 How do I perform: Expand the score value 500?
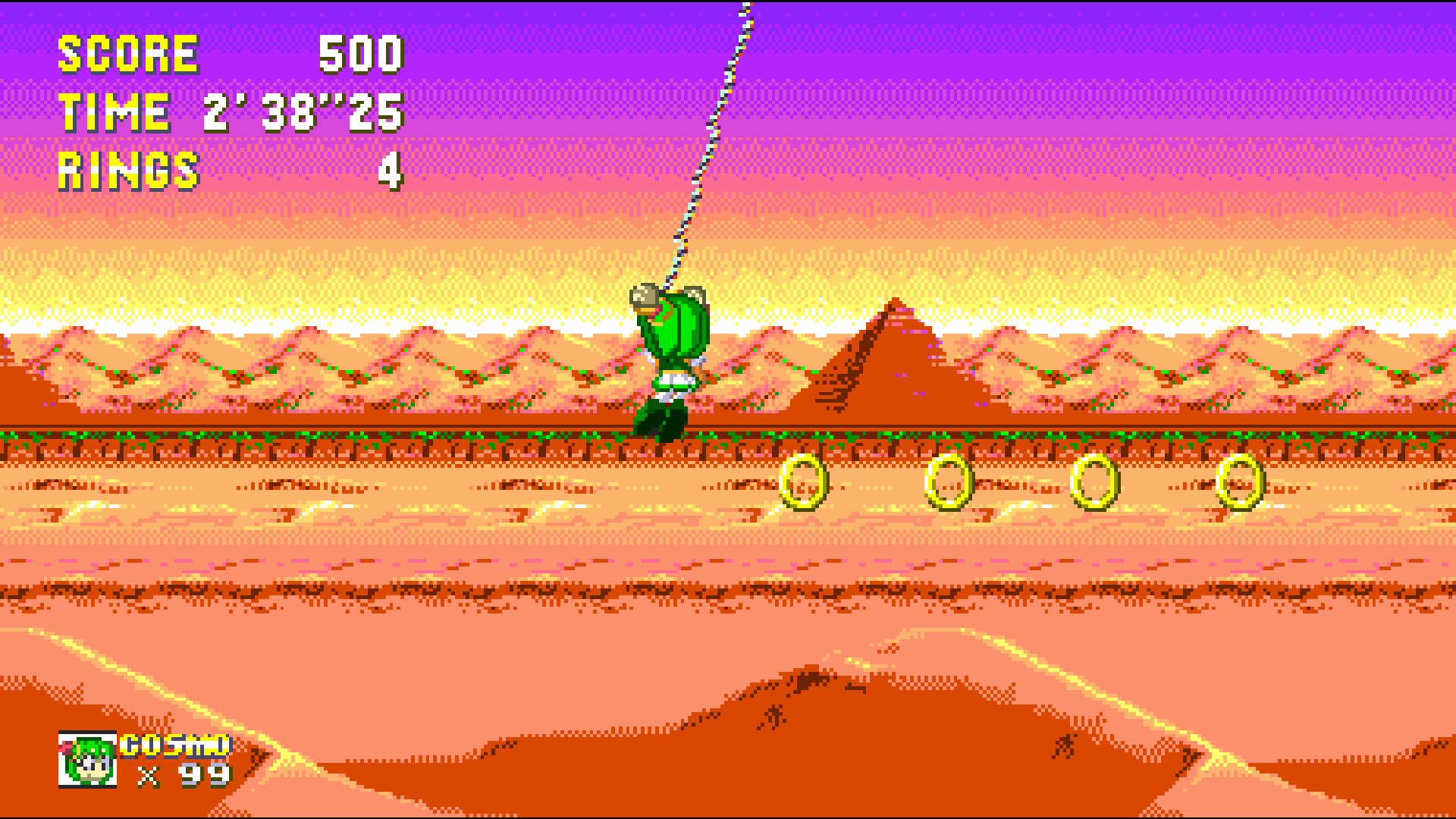(x=360, y=55)
